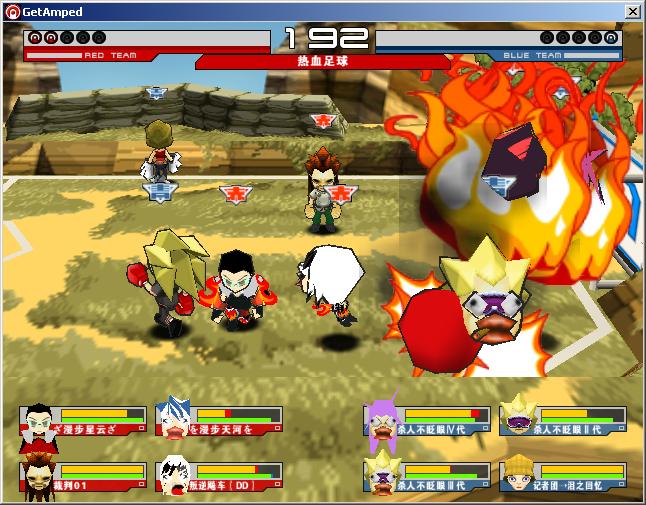Select the 叛逆飚车 (DD) player panel
646x505 pixels.
pos(219,477)
